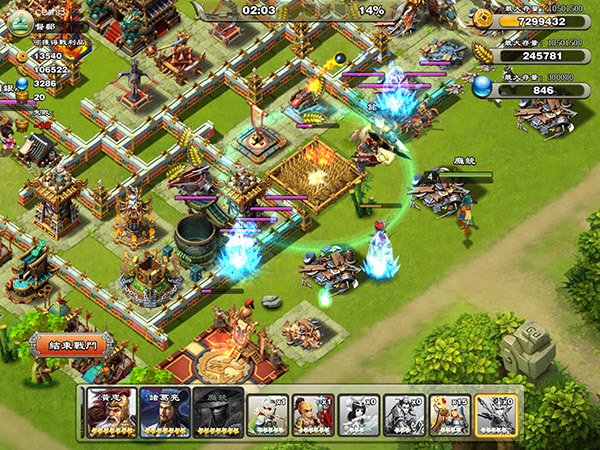Choose the grey cavalry rider troop card
This screenshot has height=450, width=600.
coord(403,413)
